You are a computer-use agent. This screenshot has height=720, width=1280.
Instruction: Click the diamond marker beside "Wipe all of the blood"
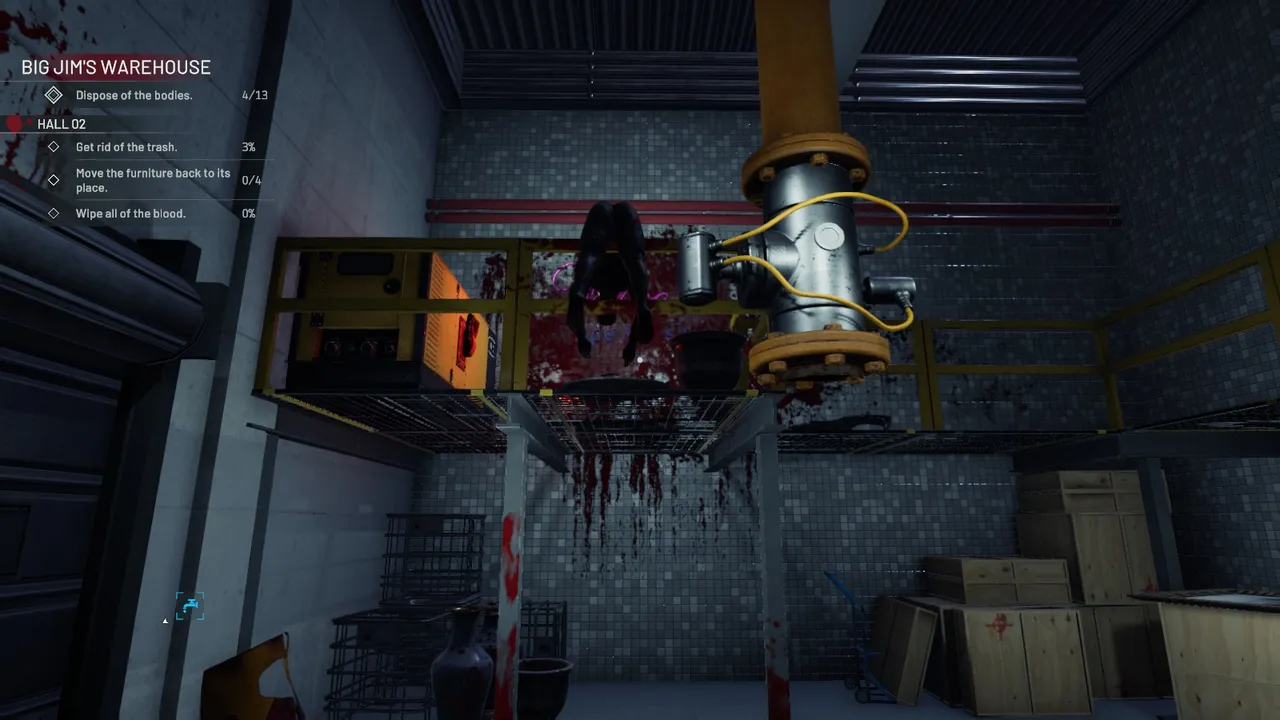click(x=55, y=213)
